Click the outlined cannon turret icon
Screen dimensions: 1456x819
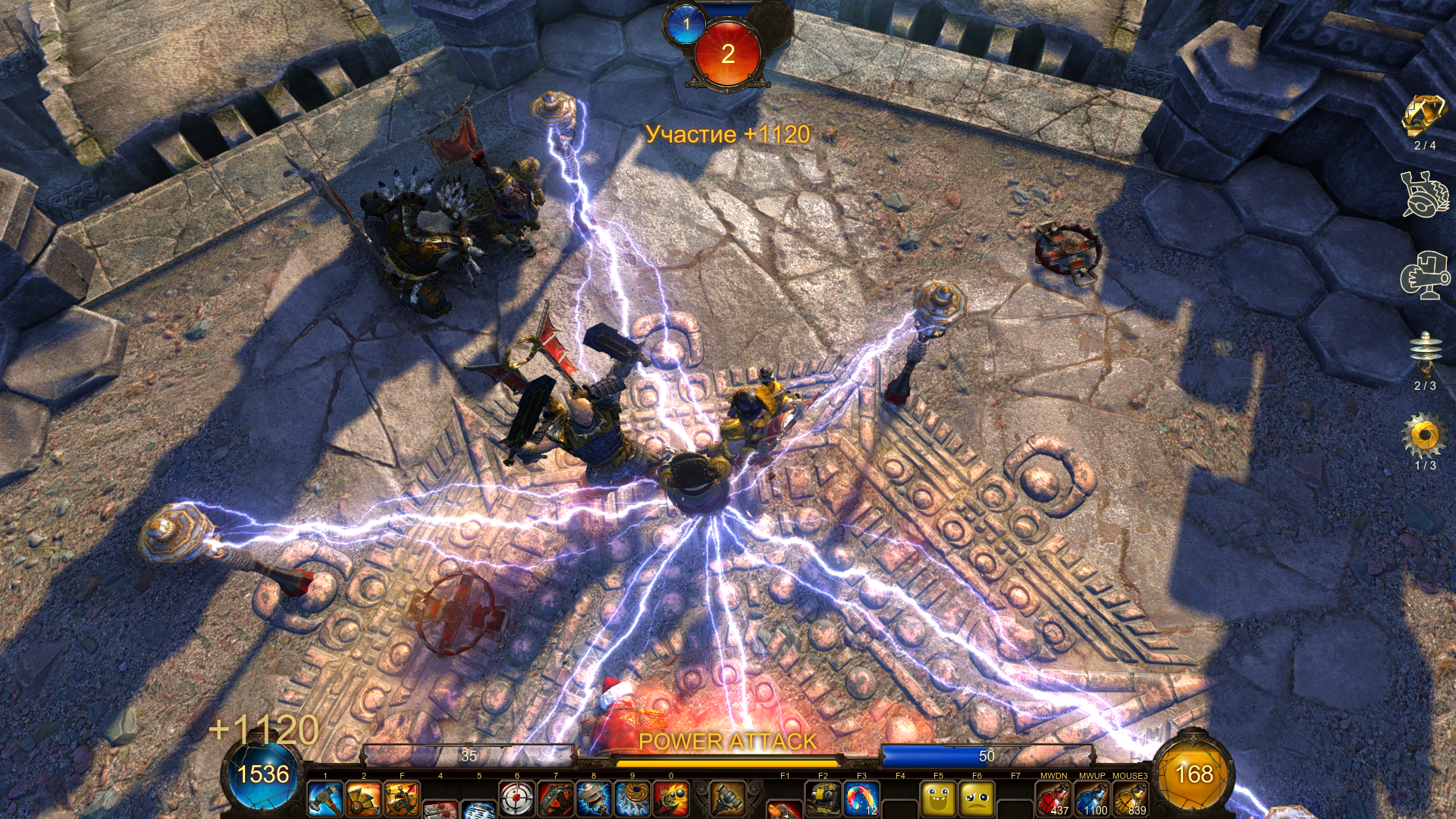1425,275
